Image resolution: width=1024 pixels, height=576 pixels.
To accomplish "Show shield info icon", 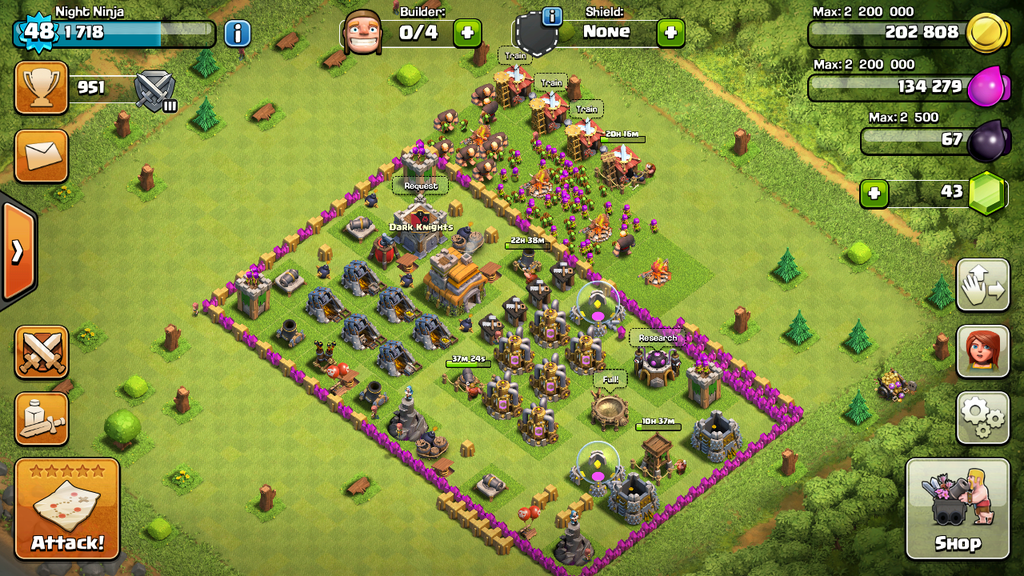I will [551, 17].
